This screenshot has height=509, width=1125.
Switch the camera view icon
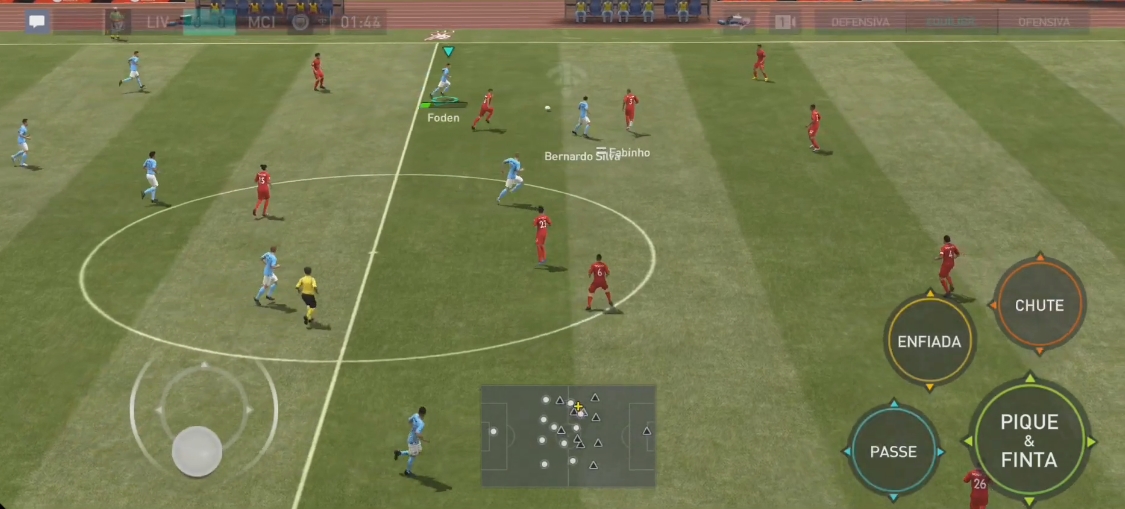click(x=785, y=21)
